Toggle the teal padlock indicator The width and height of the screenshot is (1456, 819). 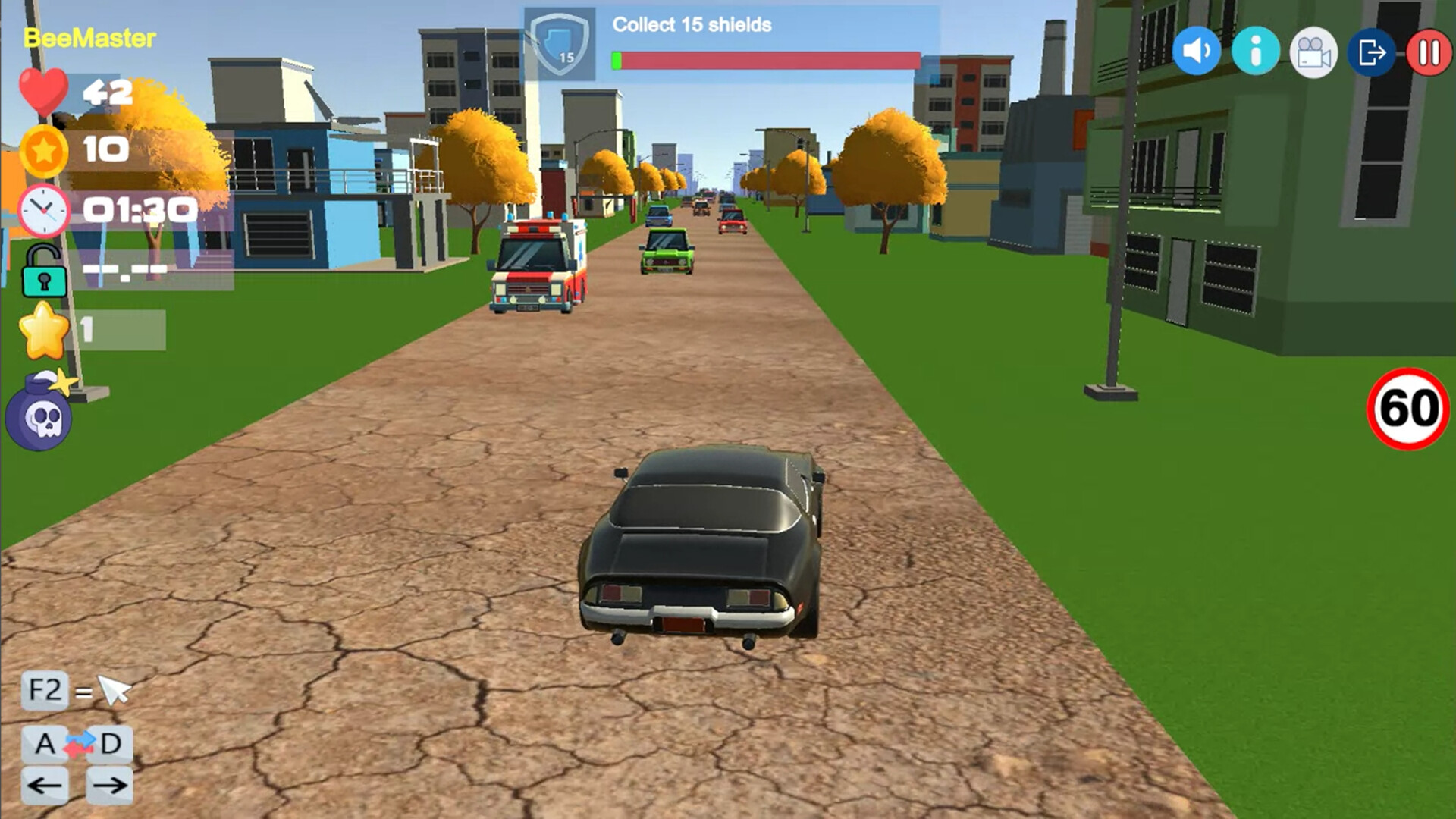point(44,273)
